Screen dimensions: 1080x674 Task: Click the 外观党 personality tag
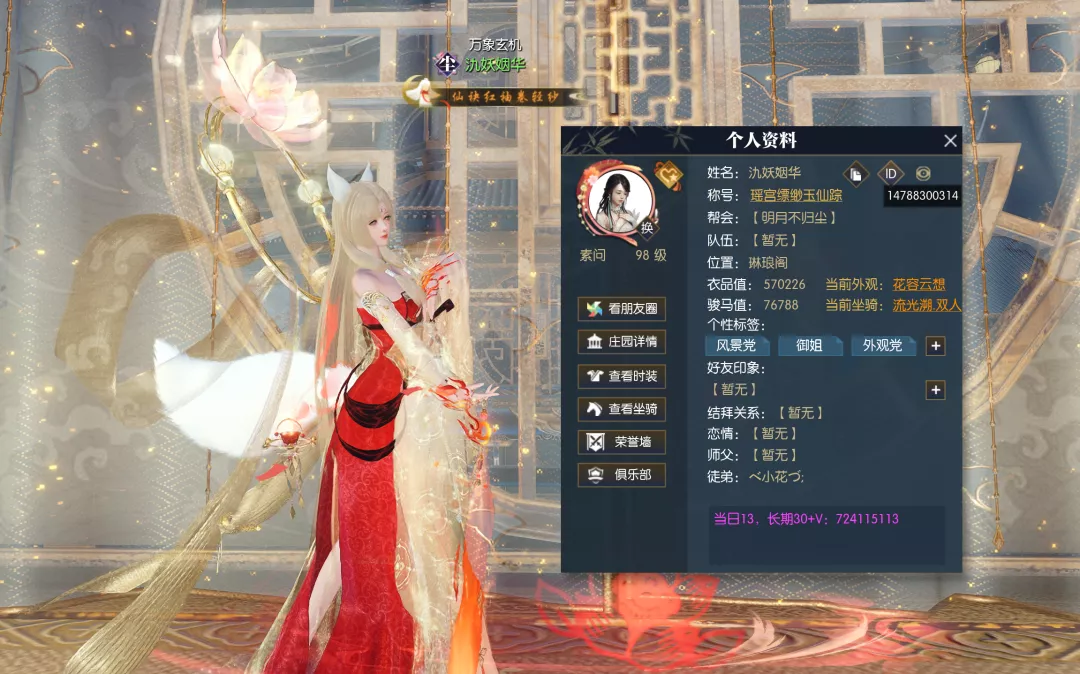coord(882,346)
